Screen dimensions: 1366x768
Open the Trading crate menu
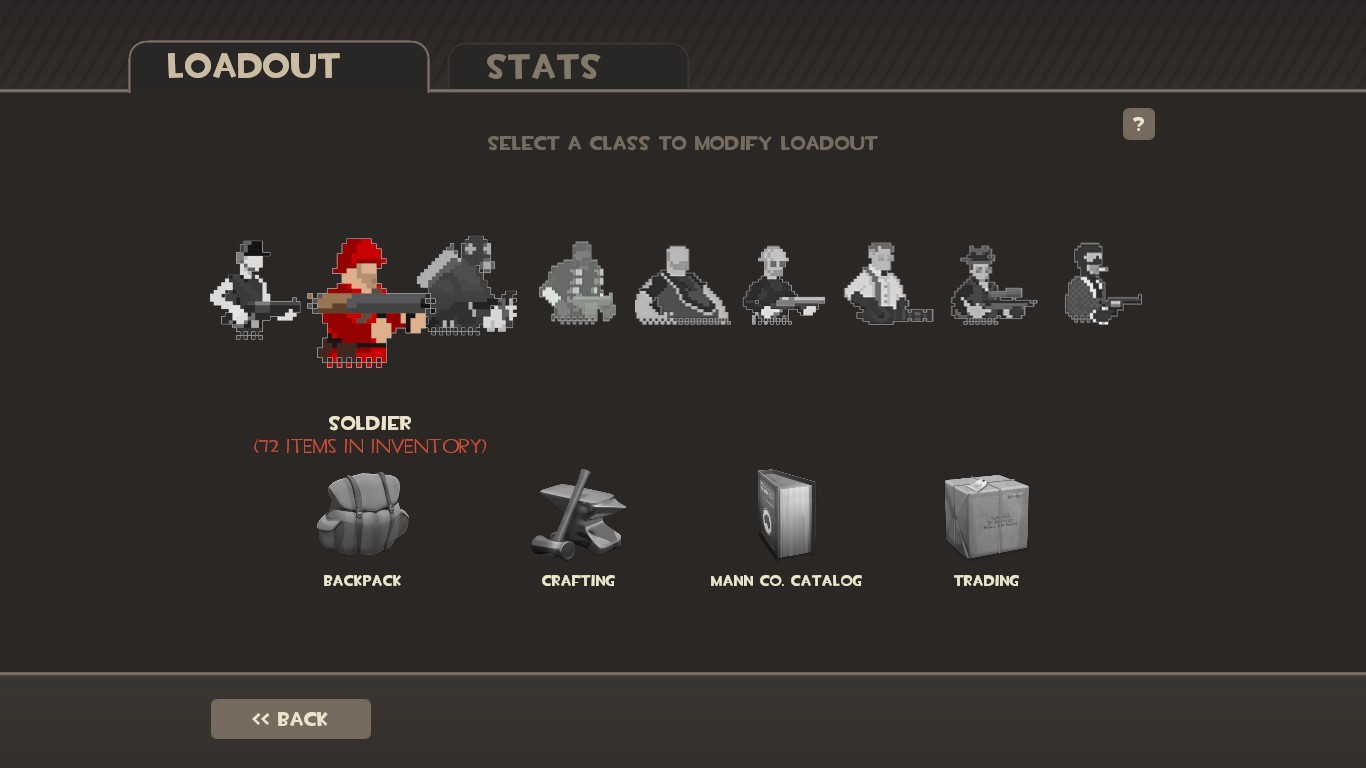[986, 514]
